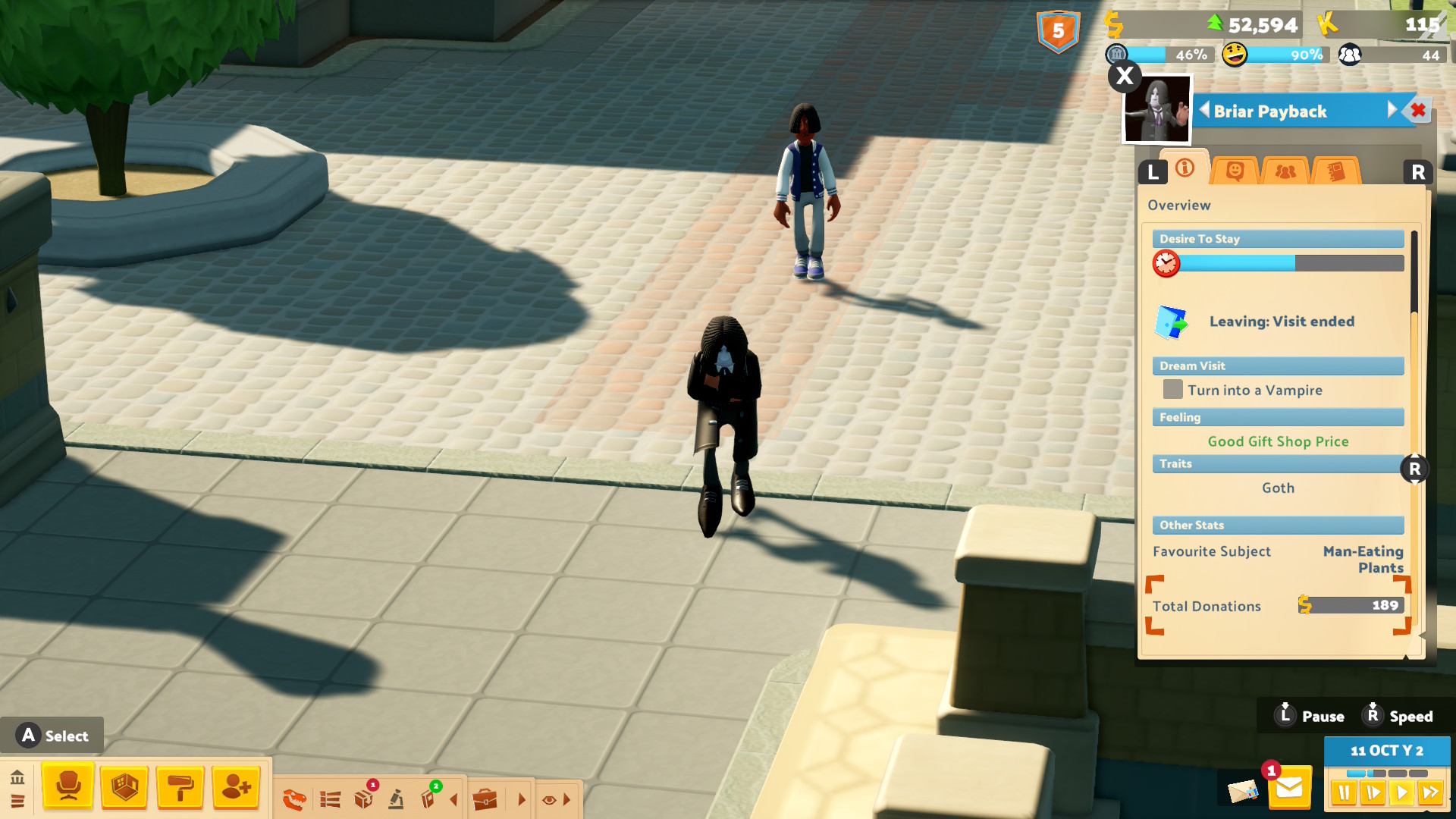Set game speed to fastest
Screen dimensions: 1456x819
[1430, 793]
